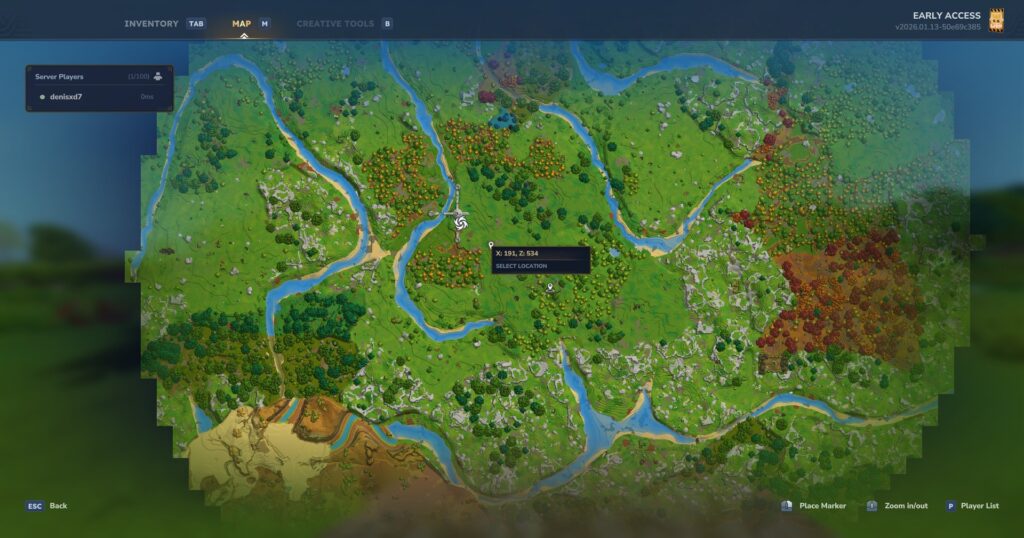1024x538 pixels.
Task: Select the Map tab
Action: pyautogui.click(x=242, y=23)
